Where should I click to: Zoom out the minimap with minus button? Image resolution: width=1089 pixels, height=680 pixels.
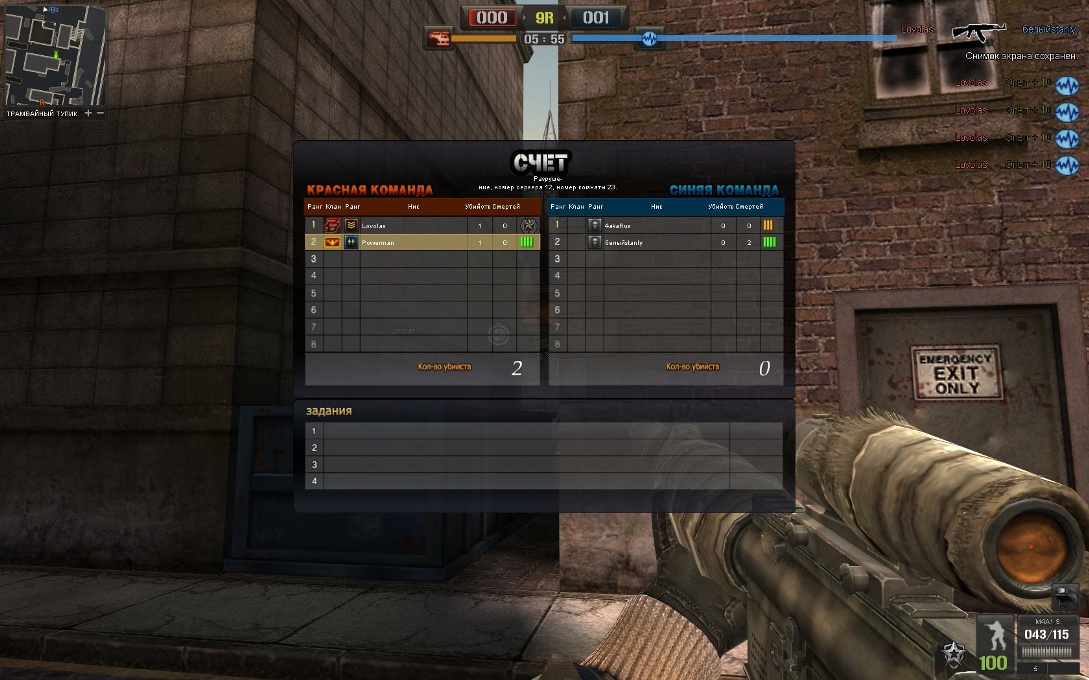[x=100, y=114]
